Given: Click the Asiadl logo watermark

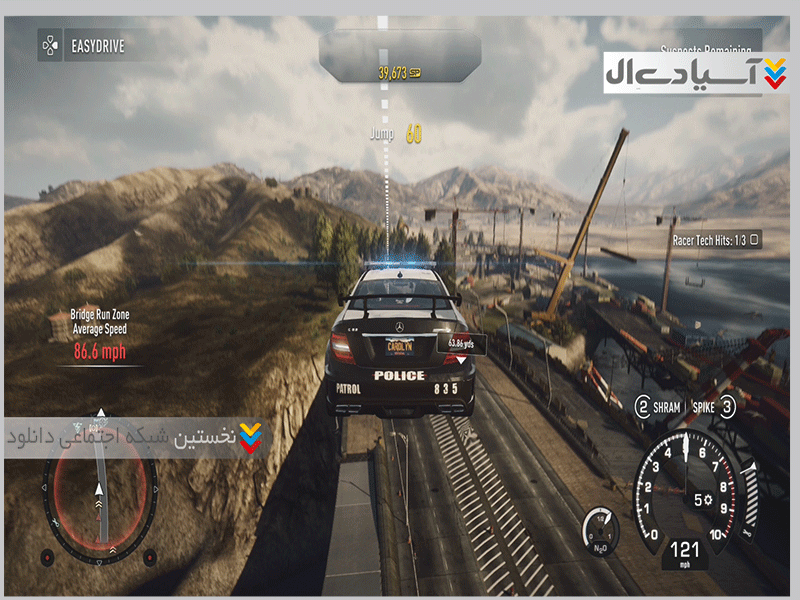Looking at the screenshot, I should (682, 73).
